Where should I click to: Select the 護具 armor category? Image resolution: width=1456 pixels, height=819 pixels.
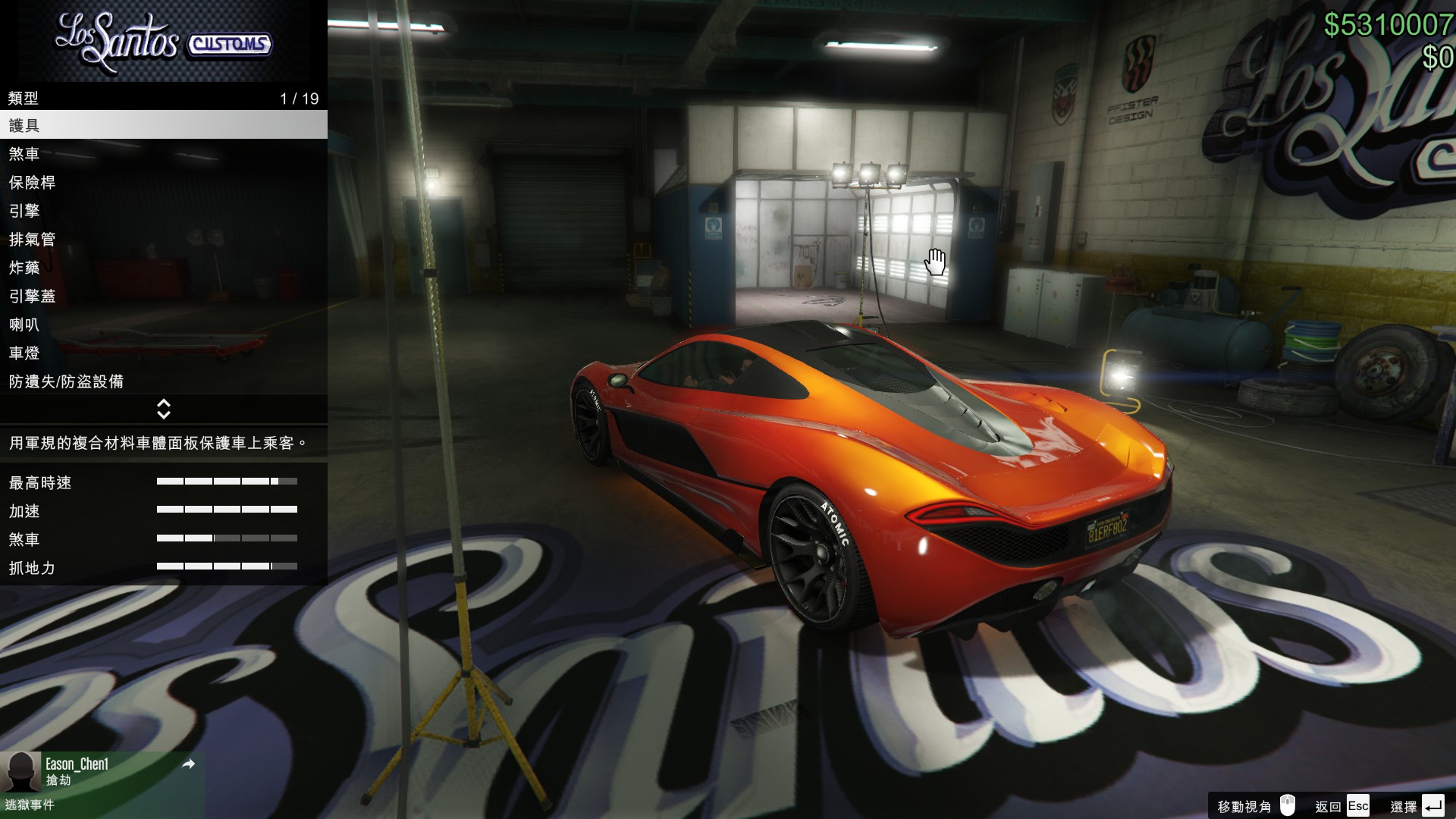coord(163,125)
